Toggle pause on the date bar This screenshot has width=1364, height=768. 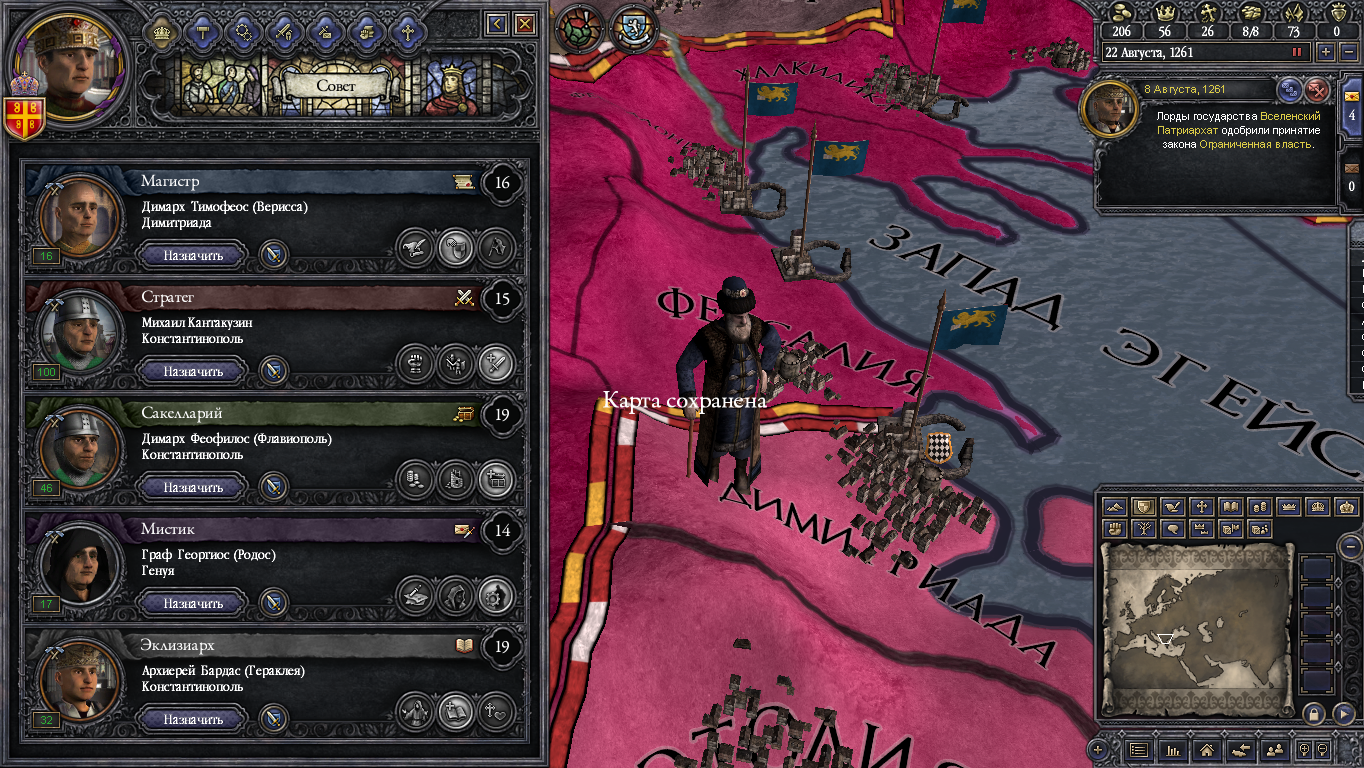pyautogui.click(x=1298, y=52)
